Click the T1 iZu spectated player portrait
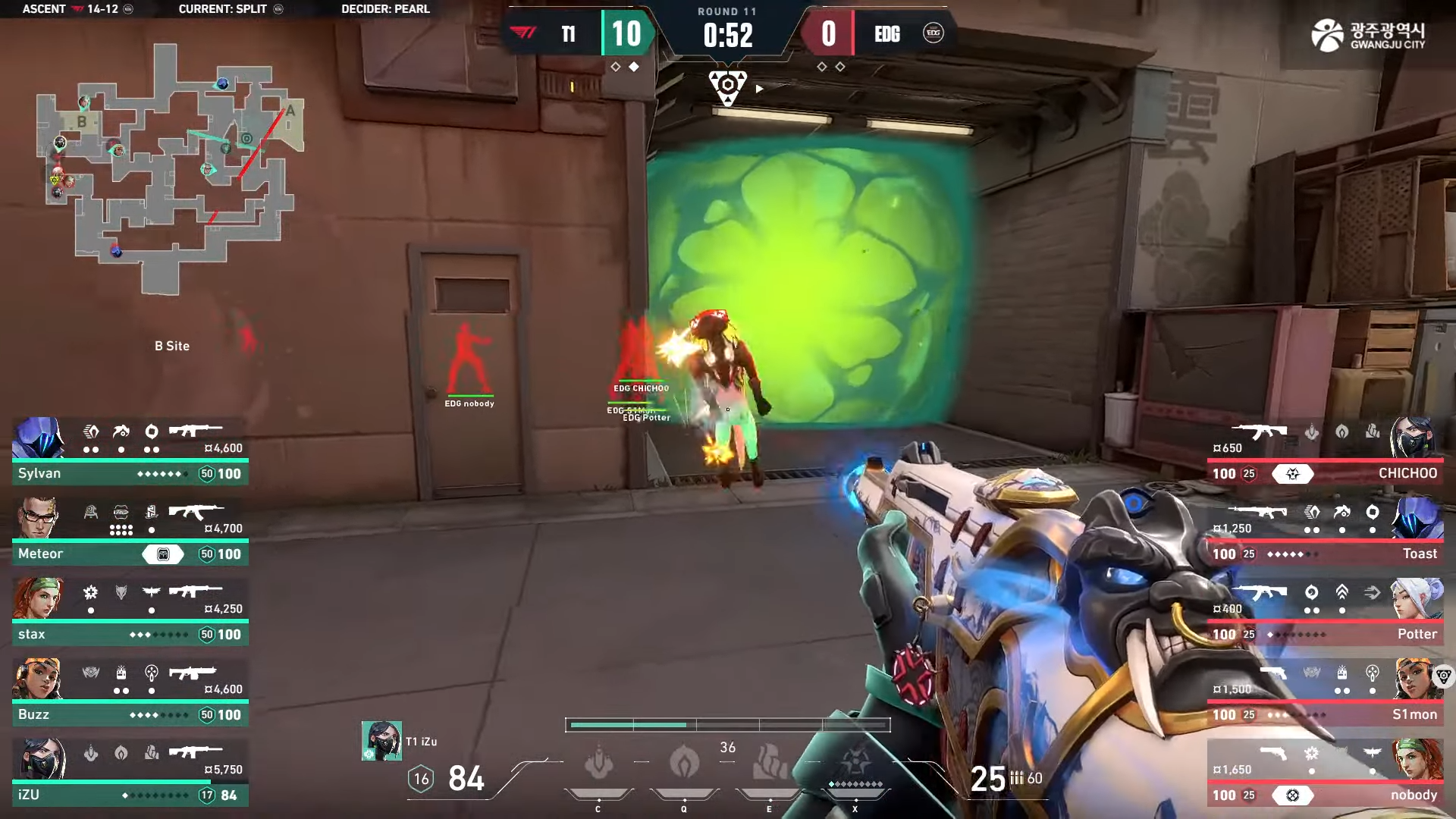Viewport: 1456px width, 819px height. coord(381,741)
